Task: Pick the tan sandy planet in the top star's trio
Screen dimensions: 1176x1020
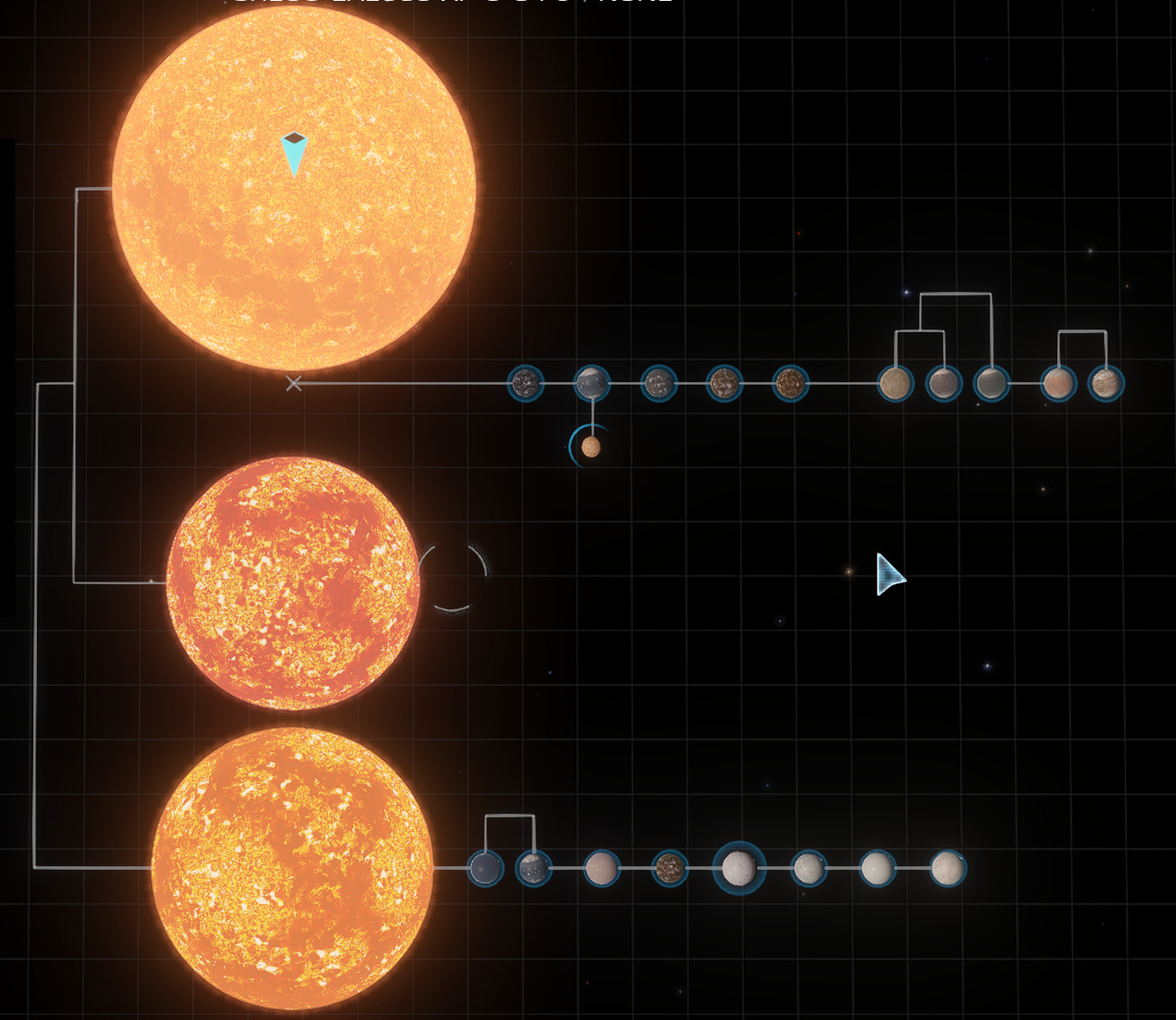Action: (896, 384)
